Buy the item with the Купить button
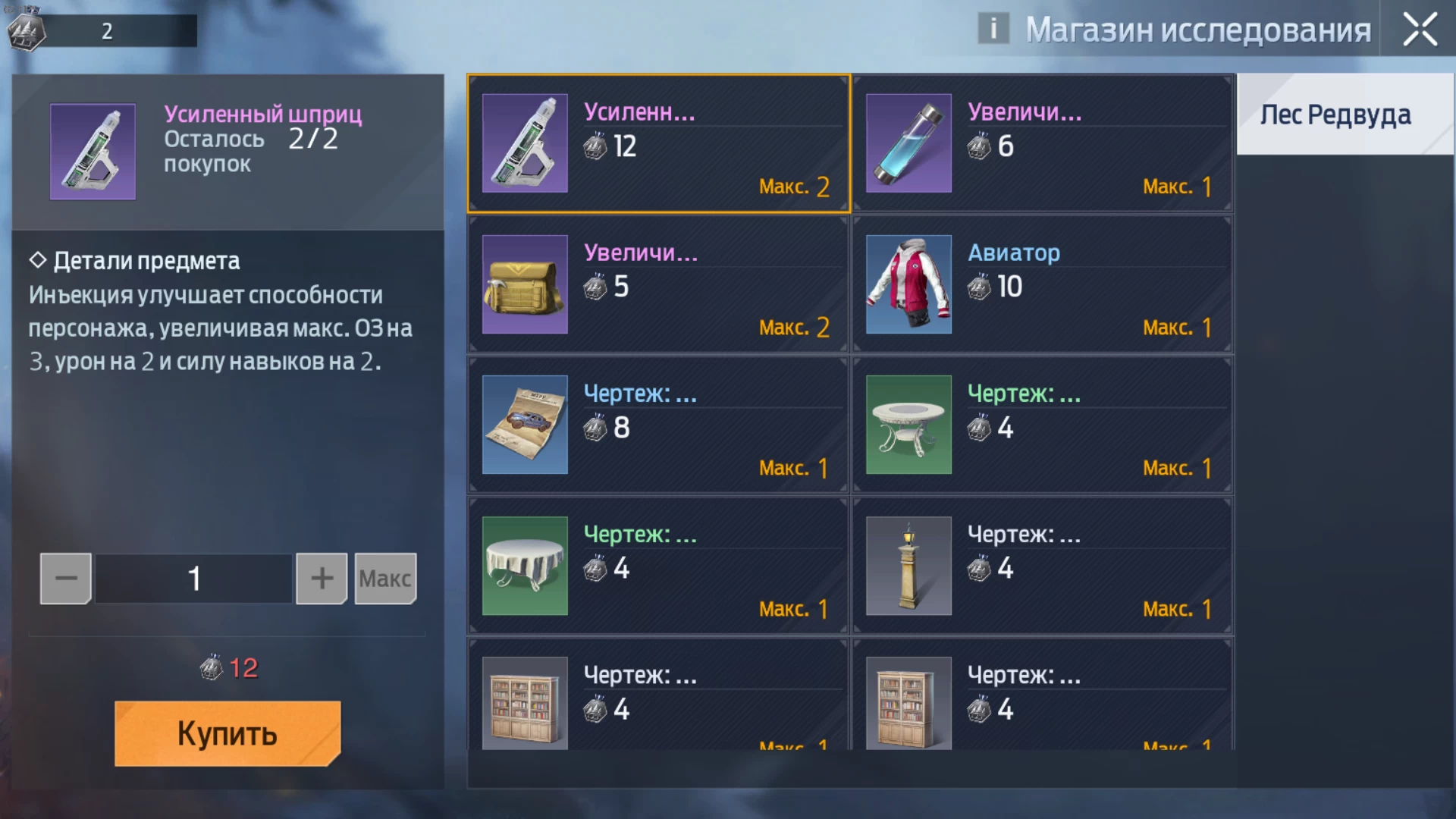The height and width of the screenshot is (819, 1456). pyautogui.click(x=227, y=733)
